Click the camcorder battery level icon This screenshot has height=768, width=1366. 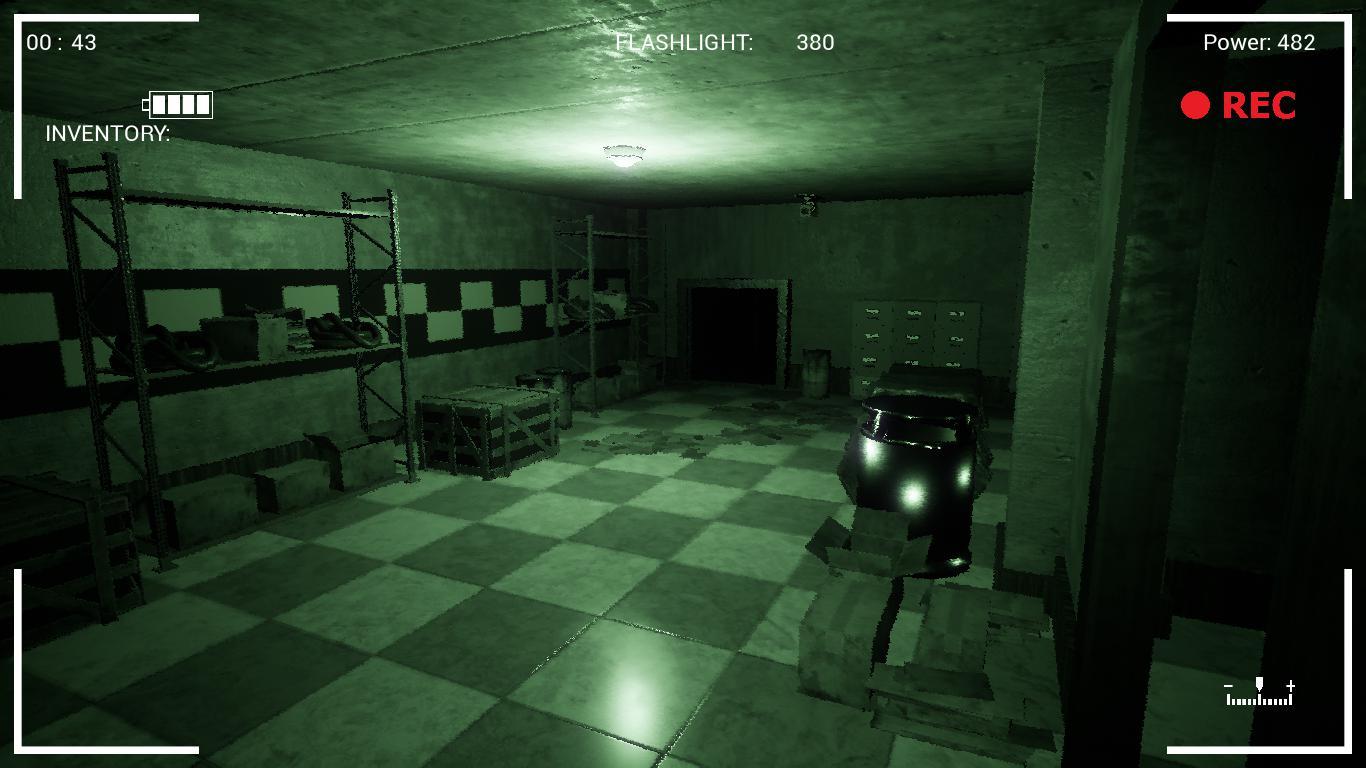[179, 103]
